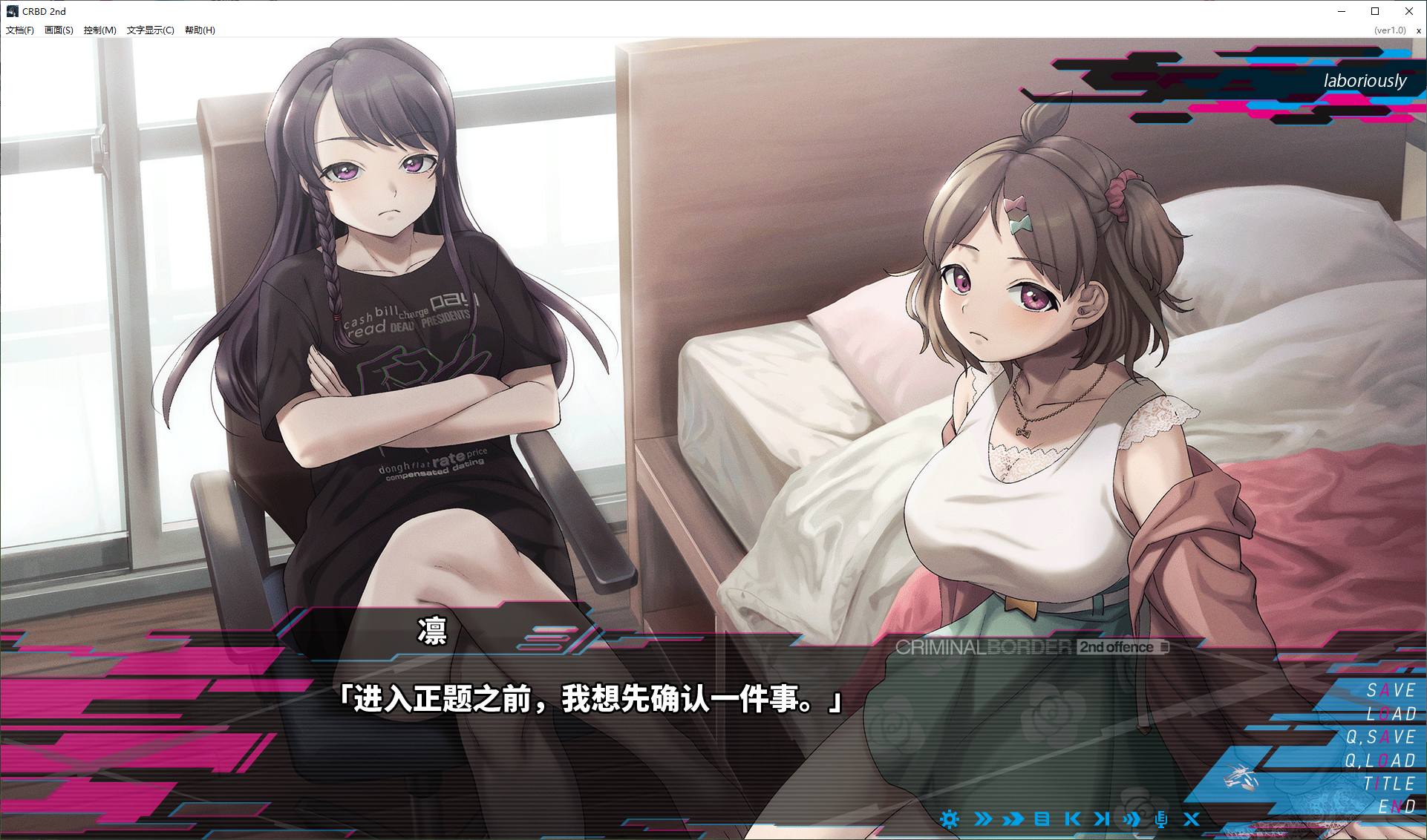This screenshot has height=840, width=1427.
Task: Open the backlog list icon
Action: point(1042,819)
